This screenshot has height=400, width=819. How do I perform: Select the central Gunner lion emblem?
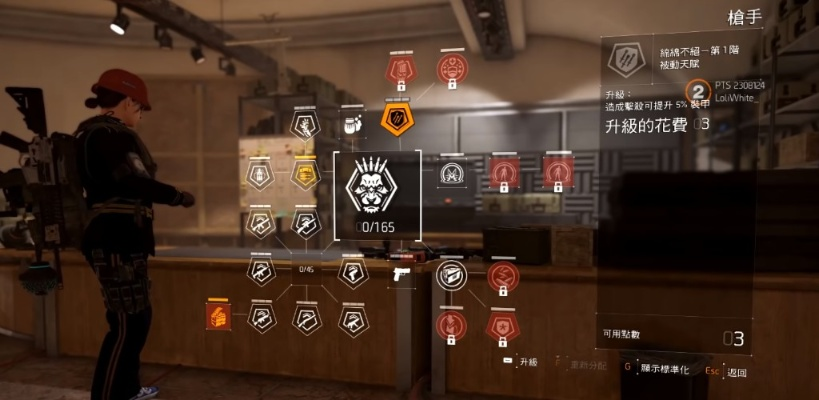pyautogui.click(x=377, y=187)
